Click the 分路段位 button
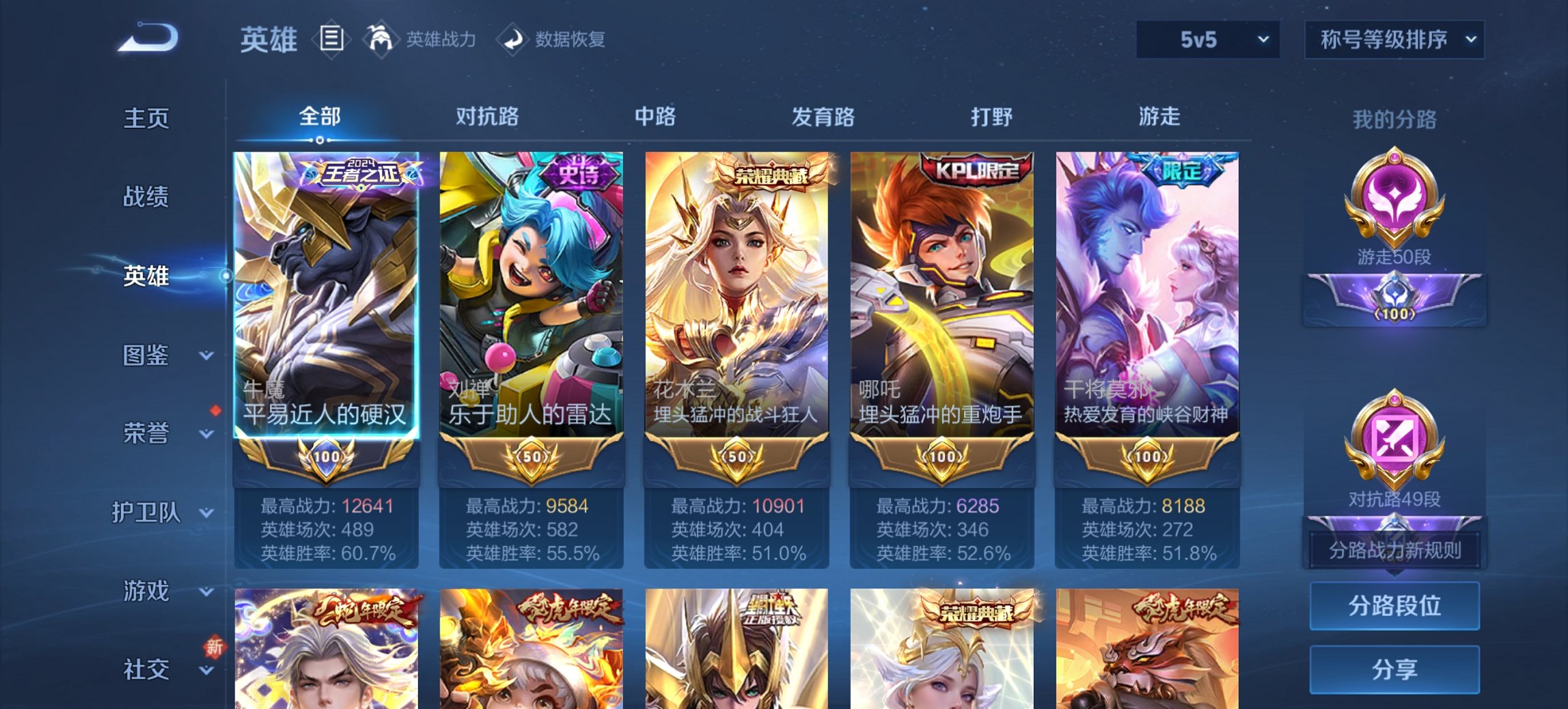The image size is (1568, 709). (x=1394, y=606)
